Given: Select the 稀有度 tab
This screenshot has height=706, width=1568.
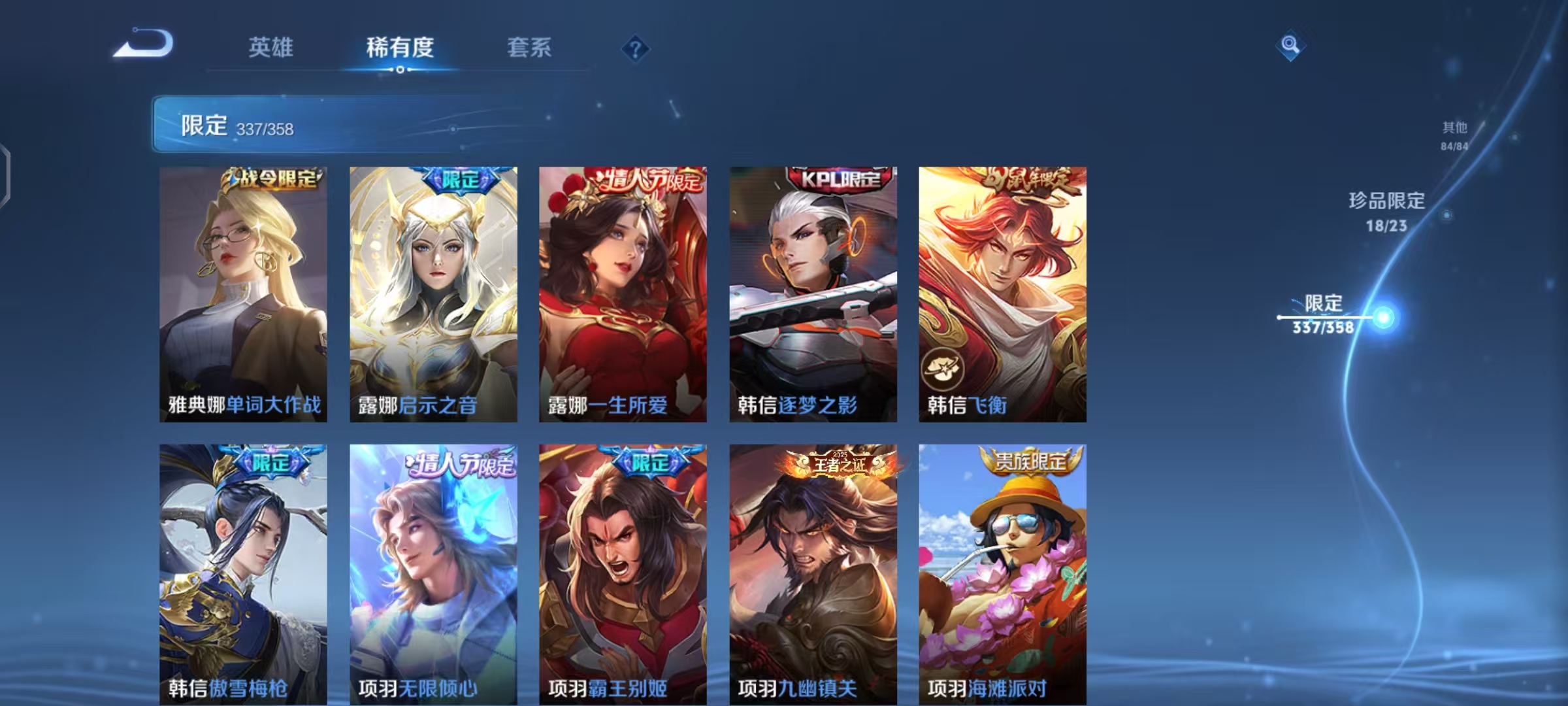Looking at the screenshot, I should [x=399, y=48].
